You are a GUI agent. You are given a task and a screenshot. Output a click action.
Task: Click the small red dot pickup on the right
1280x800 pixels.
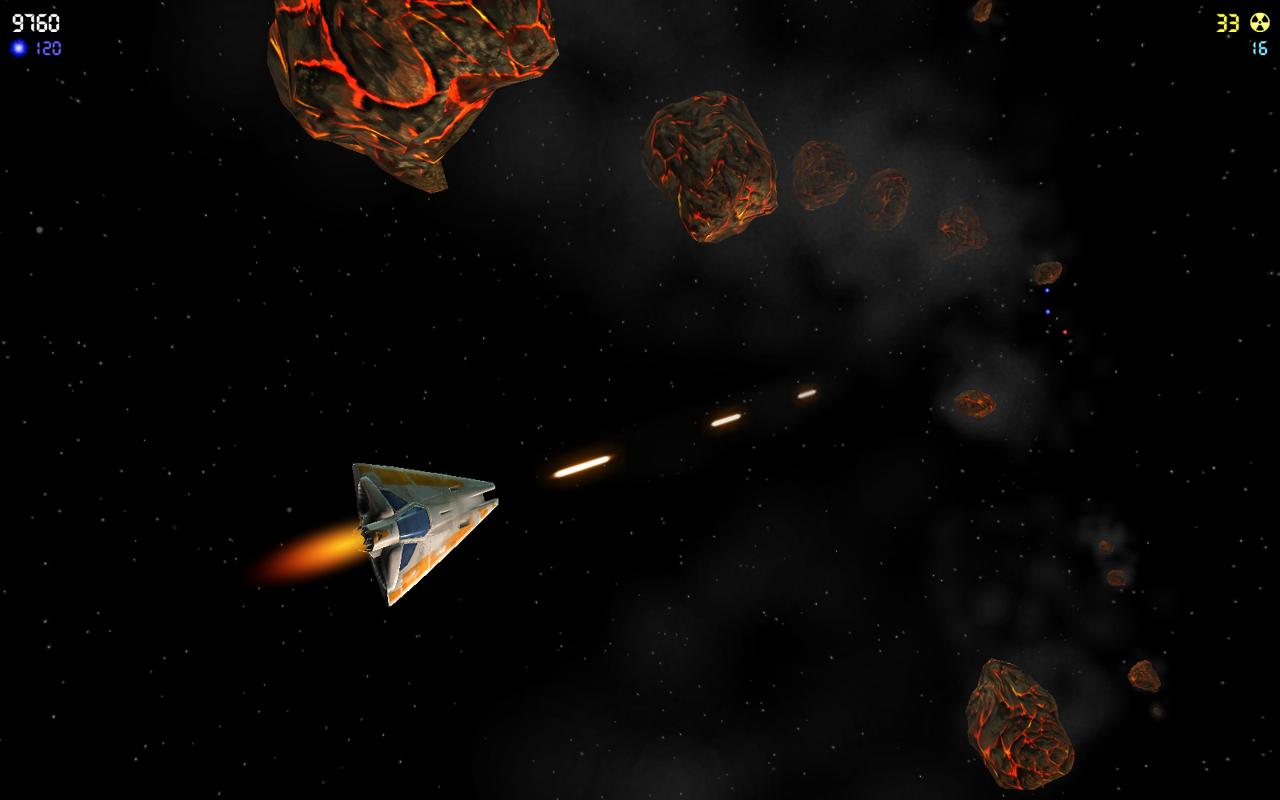pyautogui.click(x=1065, y=332)
